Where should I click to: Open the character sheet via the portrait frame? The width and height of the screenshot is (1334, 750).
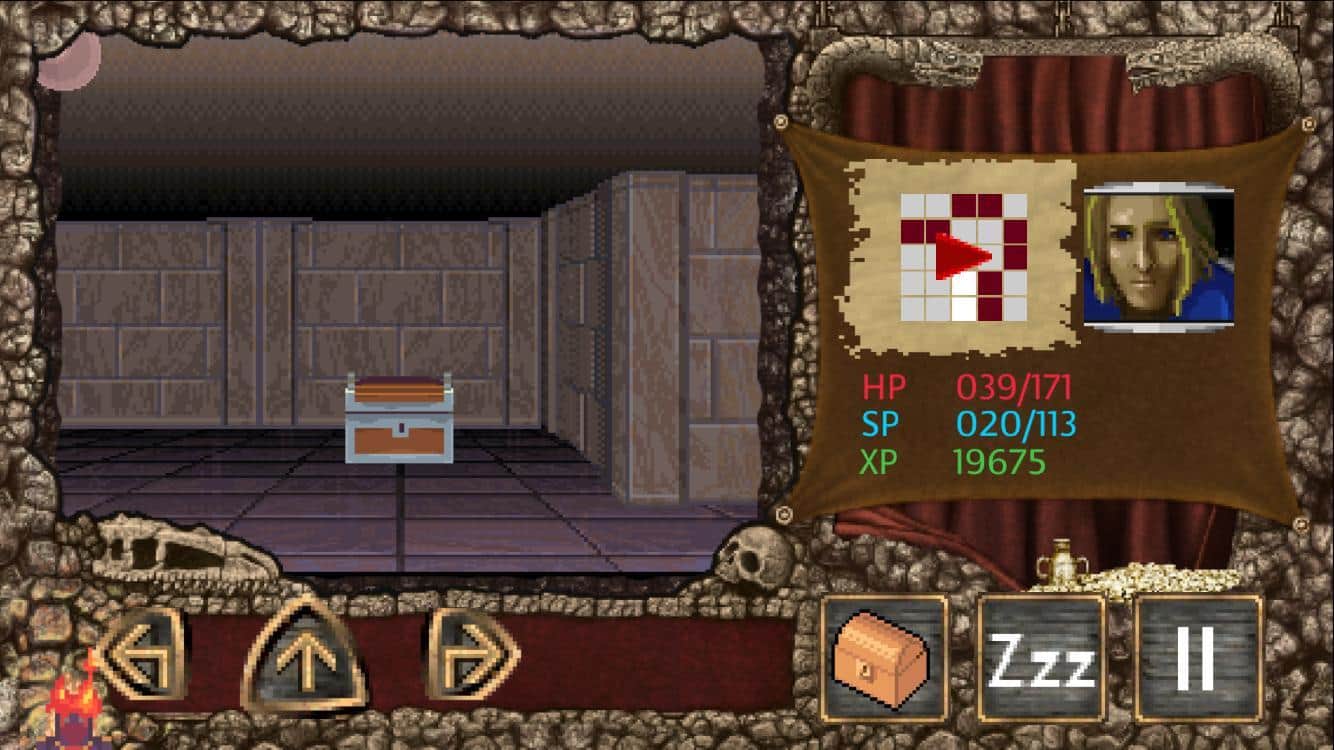pos(1160,255)
